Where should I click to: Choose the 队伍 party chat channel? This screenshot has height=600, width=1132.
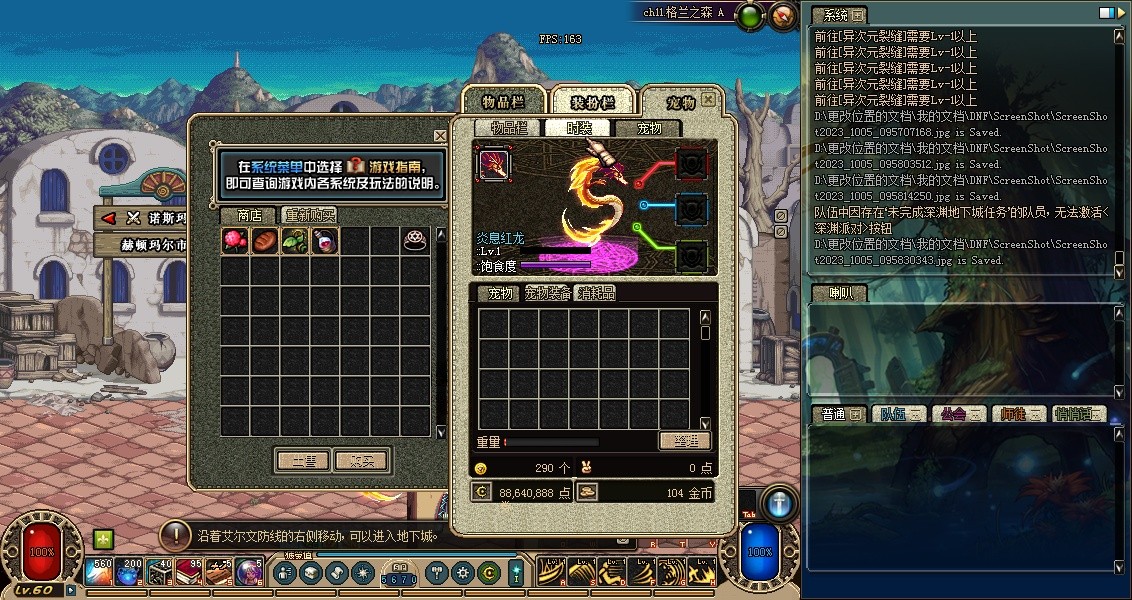(896, 414)
